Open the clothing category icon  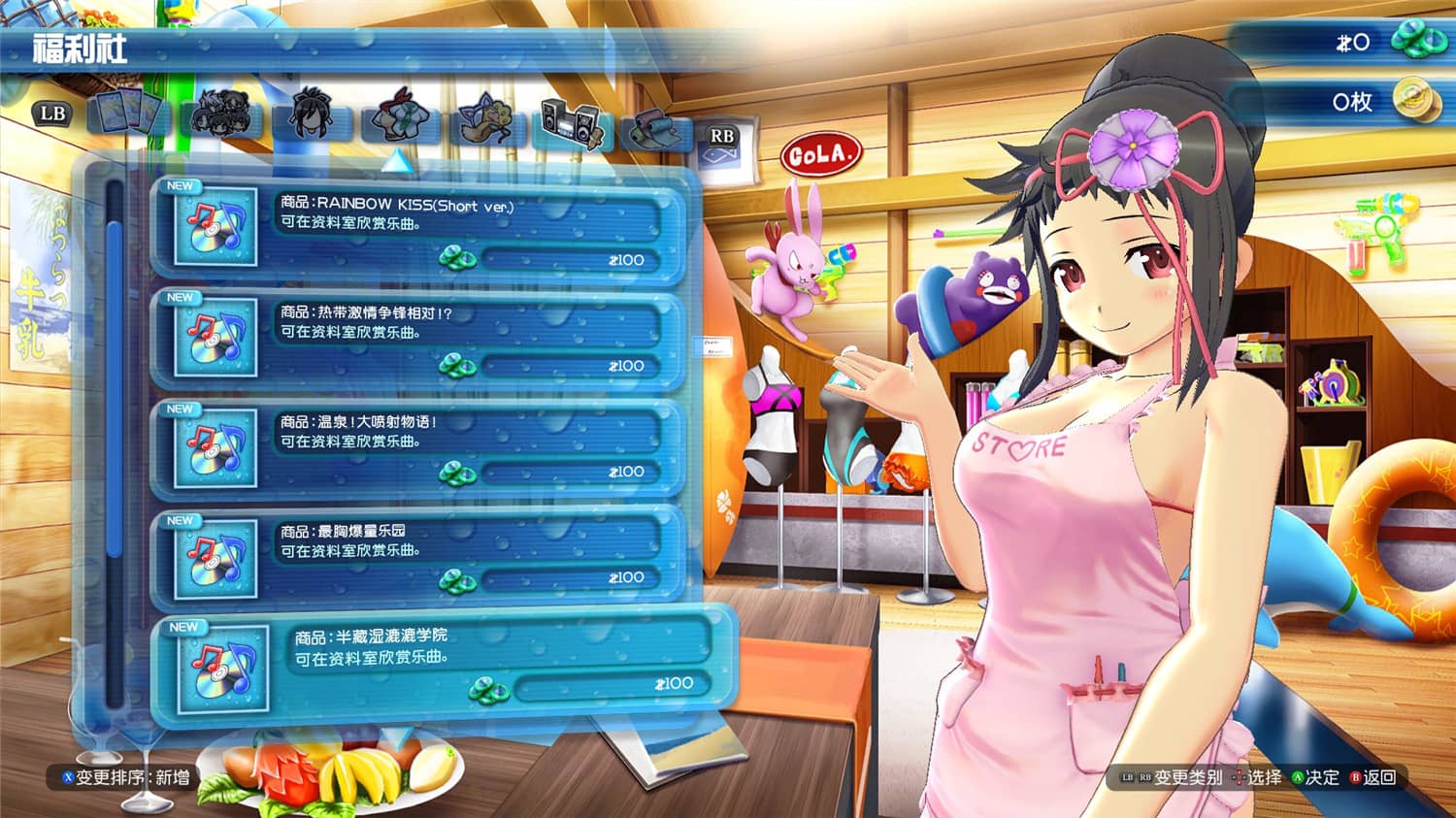click(x=401, y=118)
